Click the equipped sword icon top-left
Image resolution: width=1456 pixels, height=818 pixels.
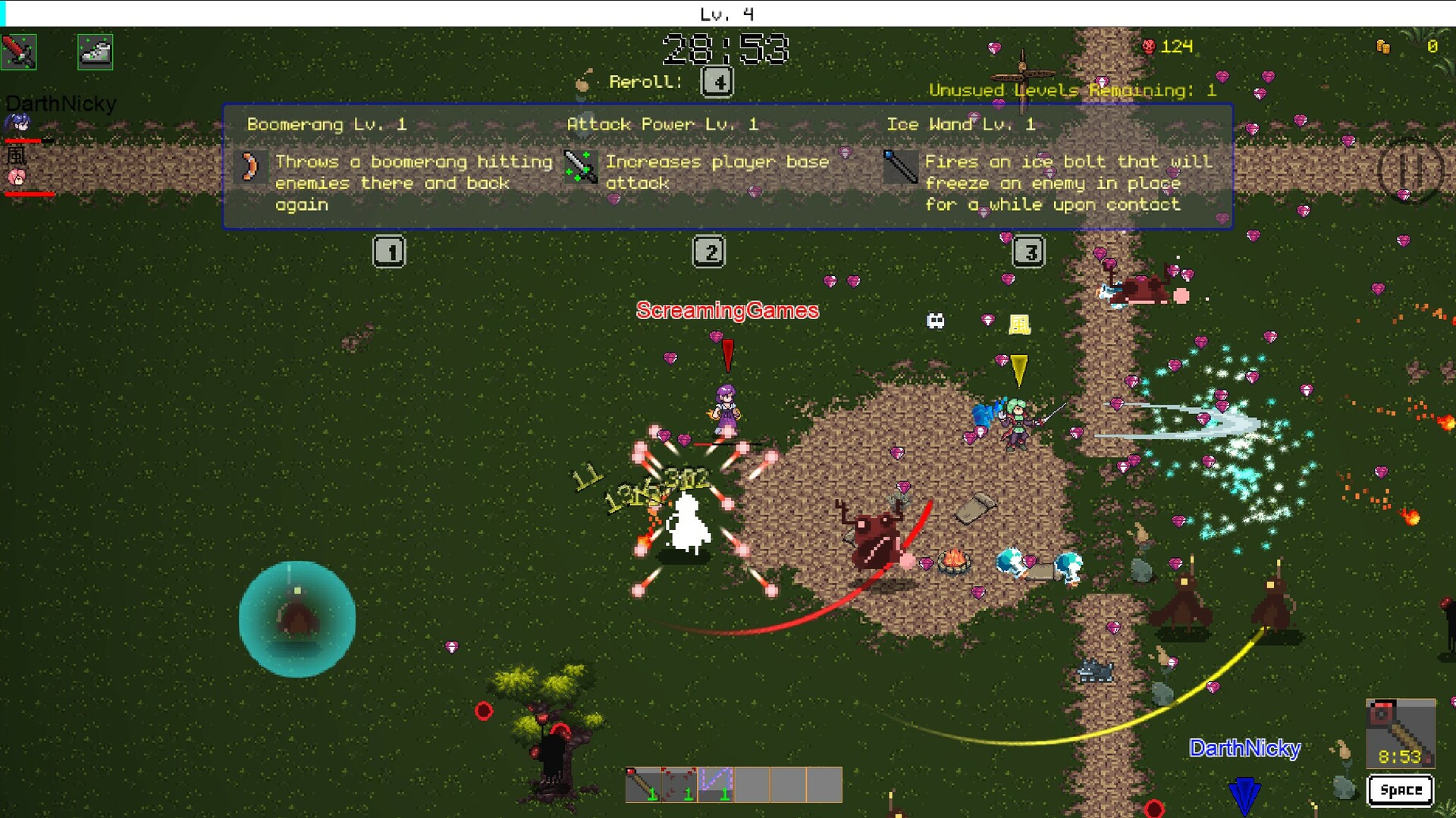point(19,52)
